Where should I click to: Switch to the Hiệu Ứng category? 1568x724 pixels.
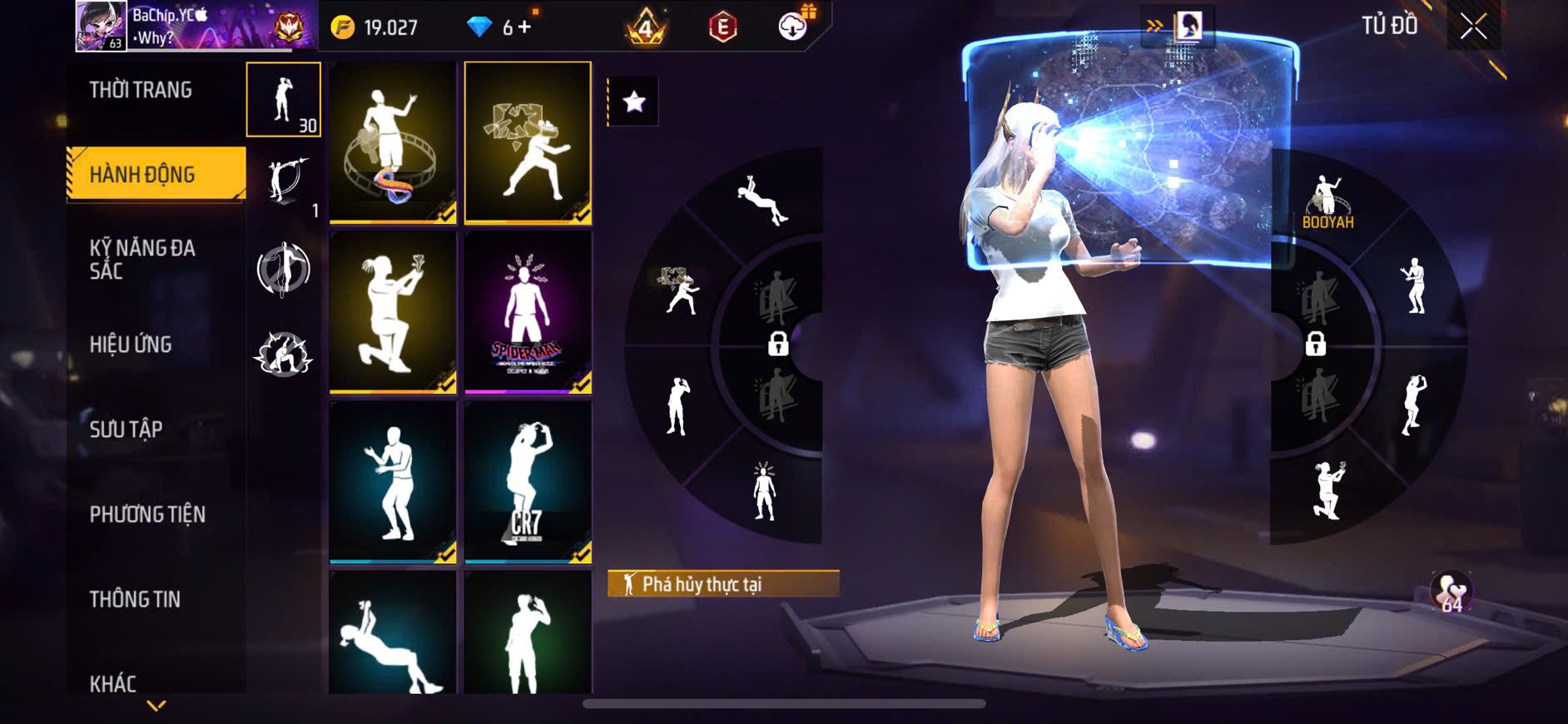click(131, 345)
